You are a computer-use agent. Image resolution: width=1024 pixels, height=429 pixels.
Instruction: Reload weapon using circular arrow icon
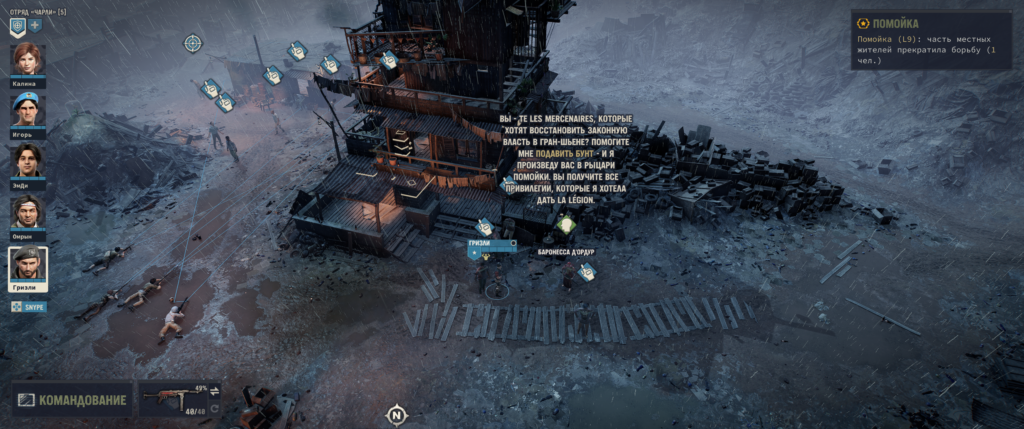[x=214, y=408]
